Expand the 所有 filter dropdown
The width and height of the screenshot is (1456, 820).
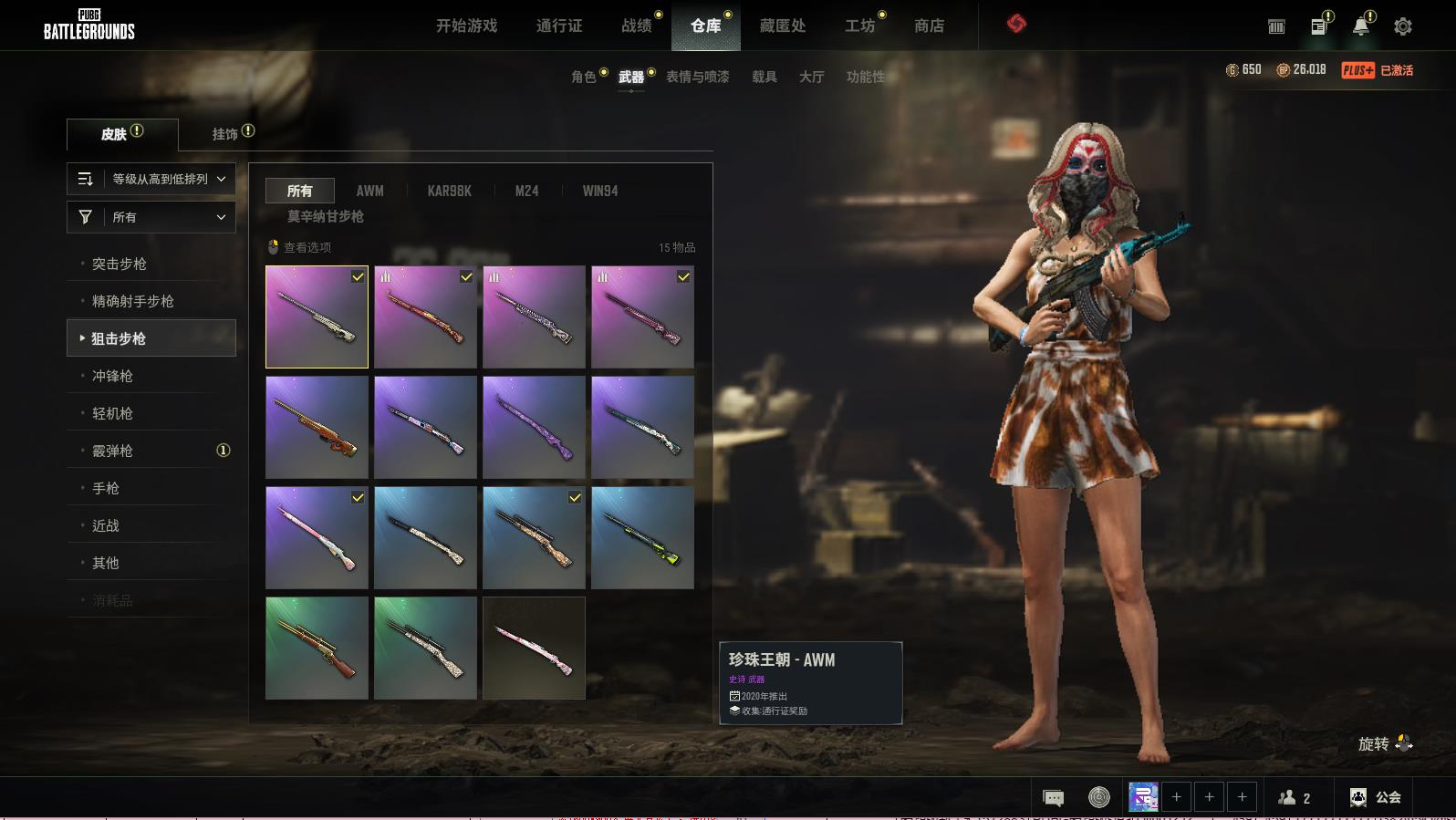click(151, 217)
